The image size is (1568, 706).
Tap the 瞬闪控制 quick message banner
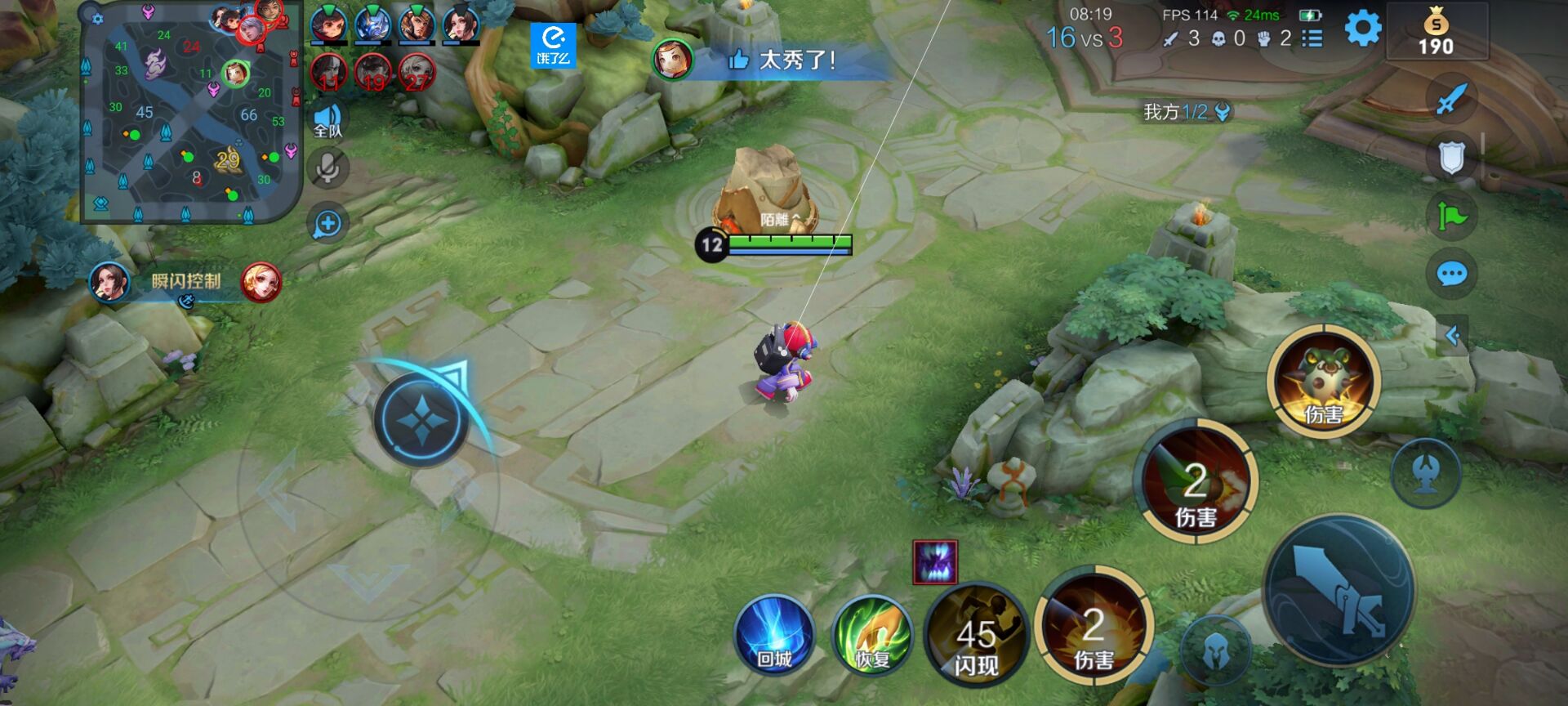185,282
